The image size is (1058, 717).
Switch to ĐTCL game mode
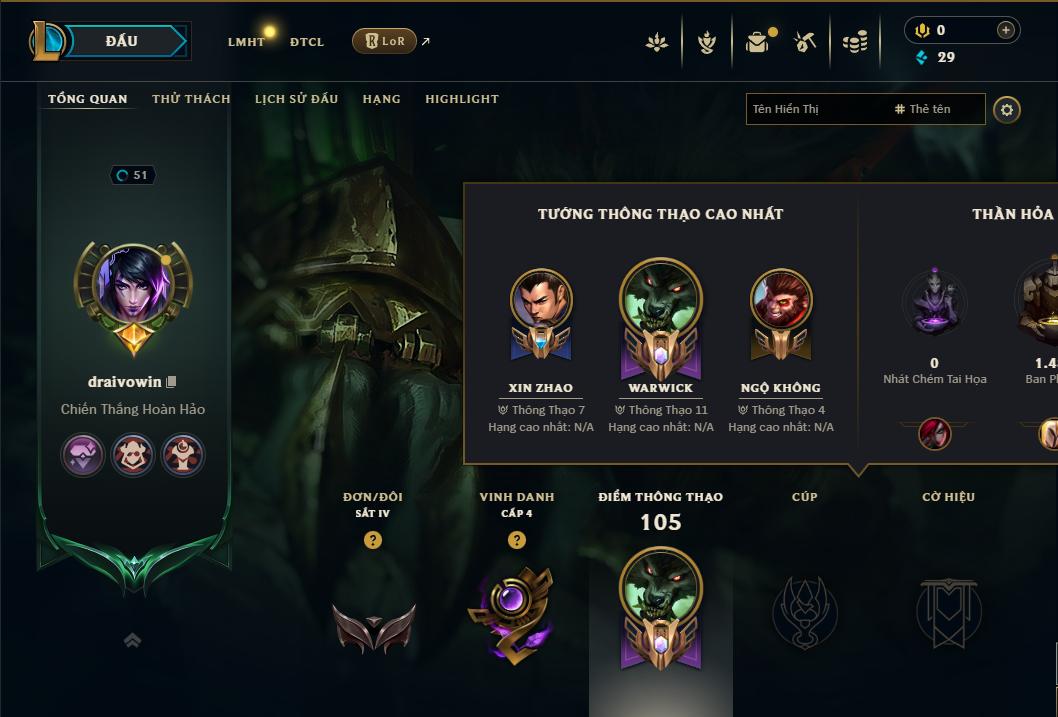307,42
